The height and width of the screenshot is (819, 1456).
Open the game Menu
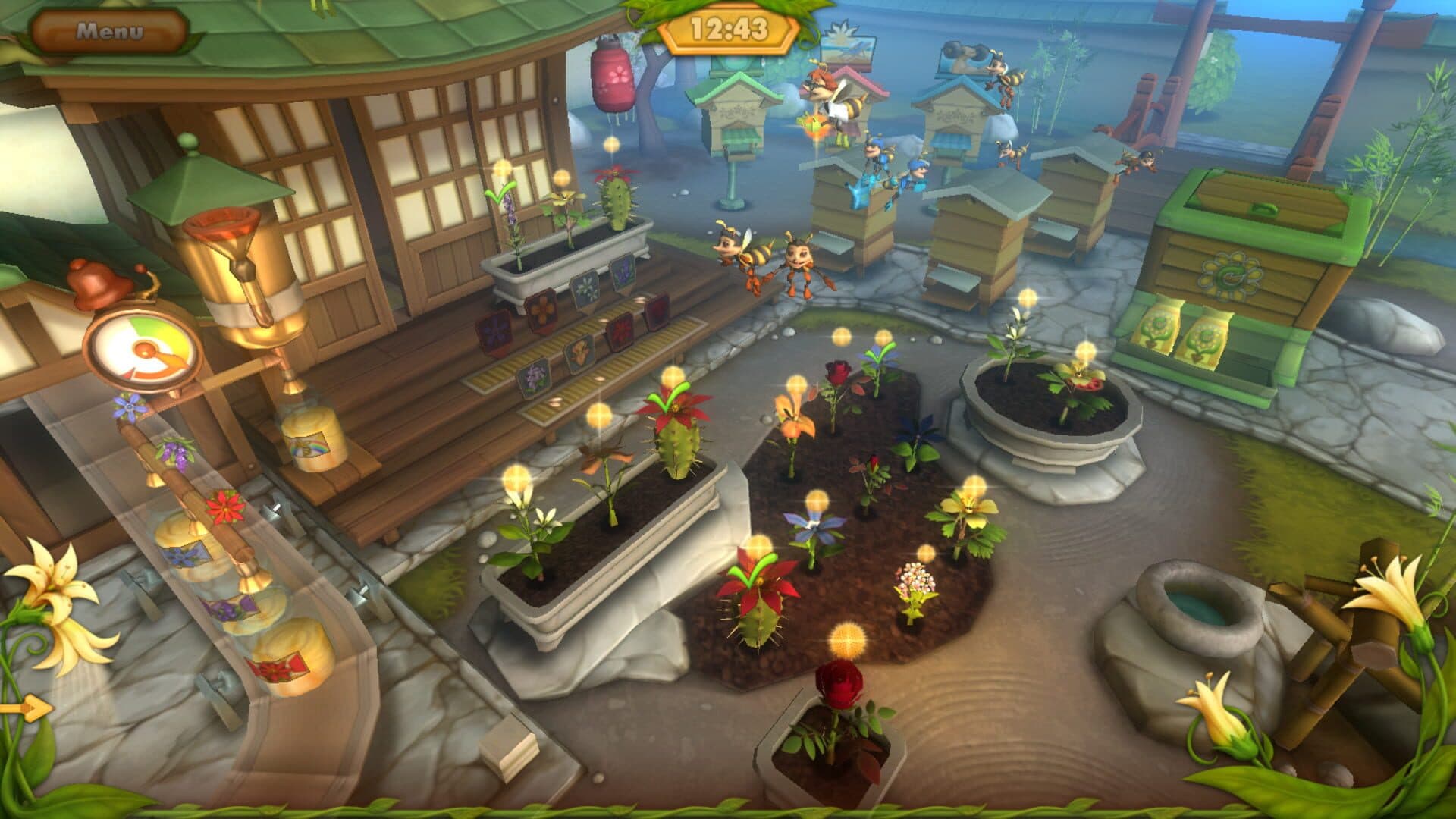108,31
